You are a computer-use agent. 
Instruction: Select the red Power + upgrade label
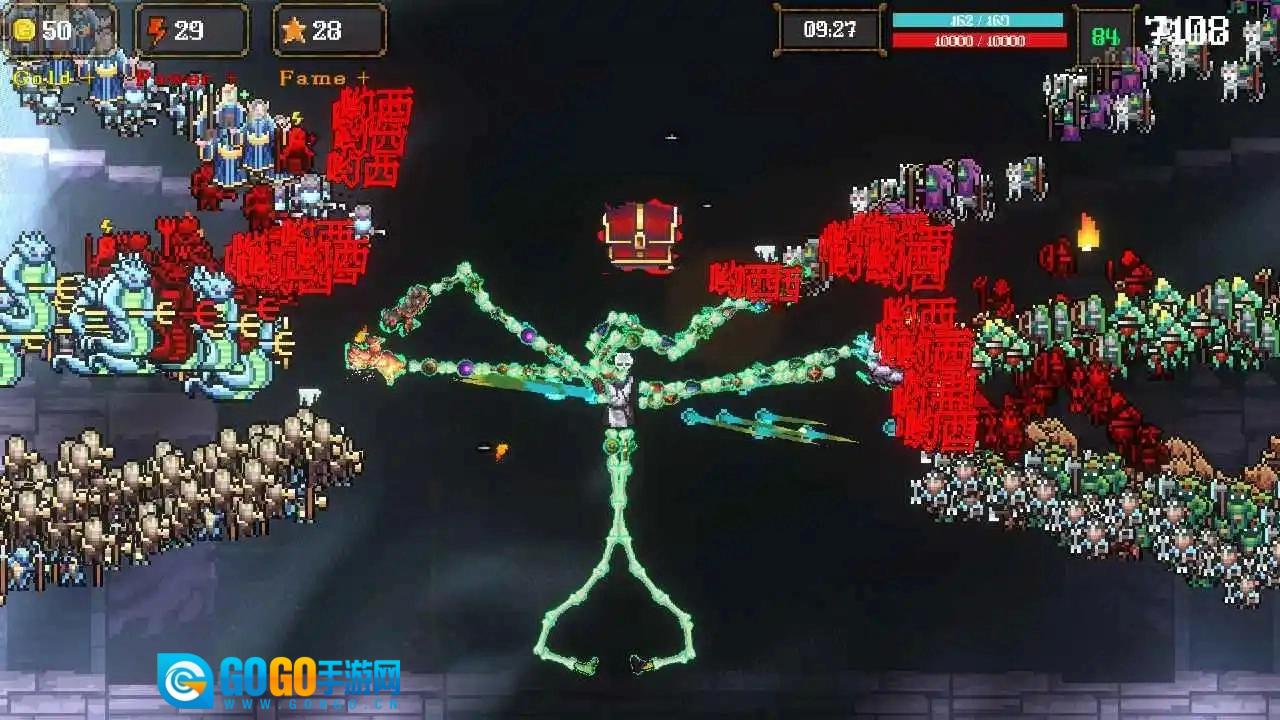tap(187, 78)
